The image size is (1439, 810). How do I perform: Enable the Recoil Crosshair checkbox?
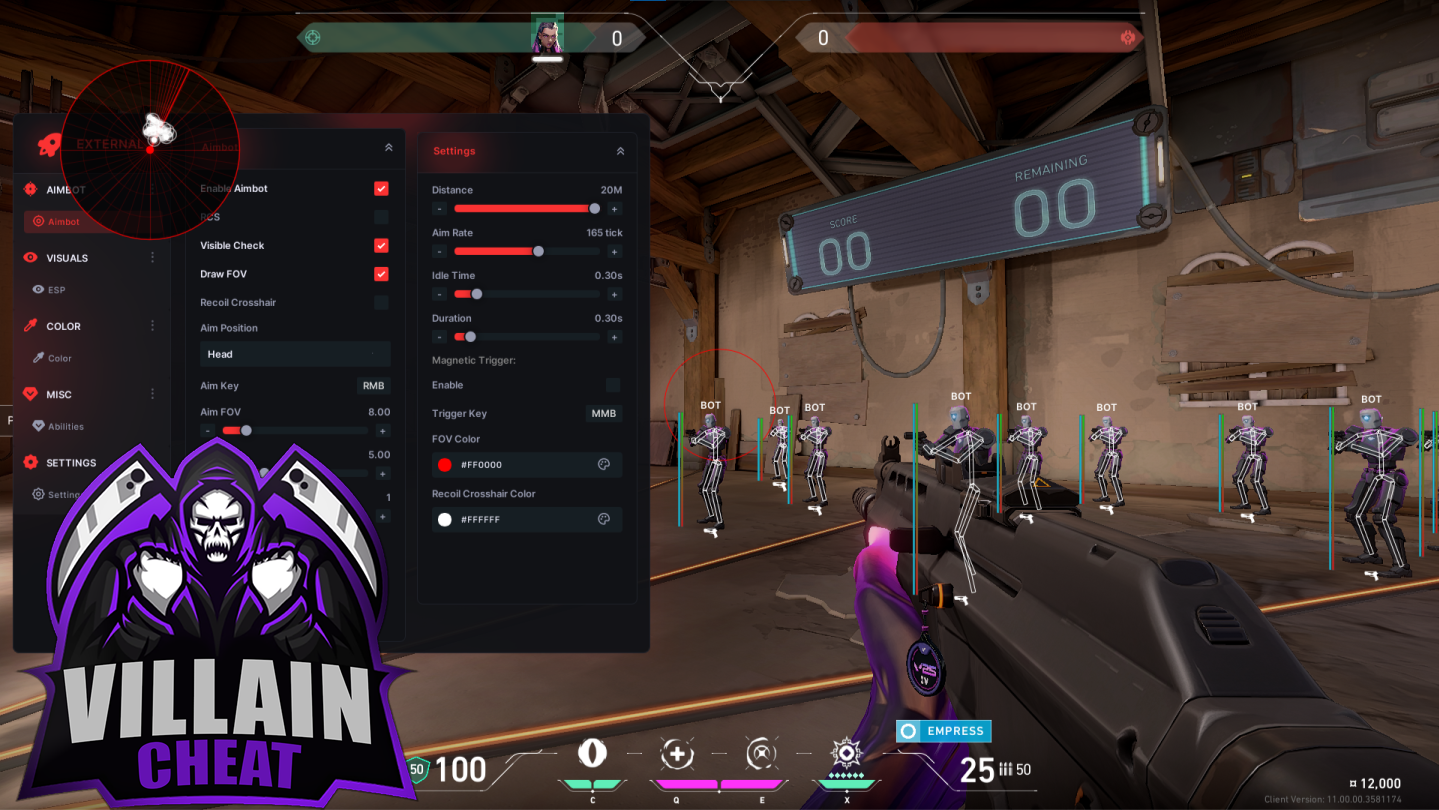(x=381, y=303)
